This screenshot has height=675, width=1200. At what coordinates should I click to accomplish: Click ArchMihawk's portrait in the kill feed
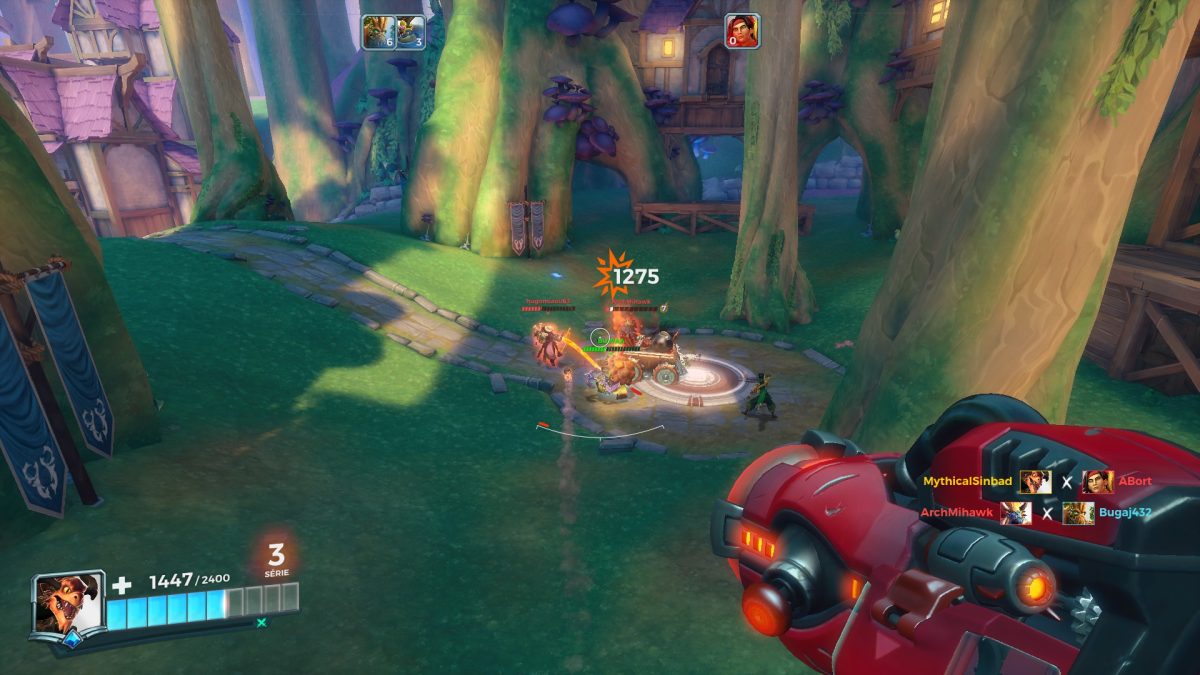[x=1016, y=513]
